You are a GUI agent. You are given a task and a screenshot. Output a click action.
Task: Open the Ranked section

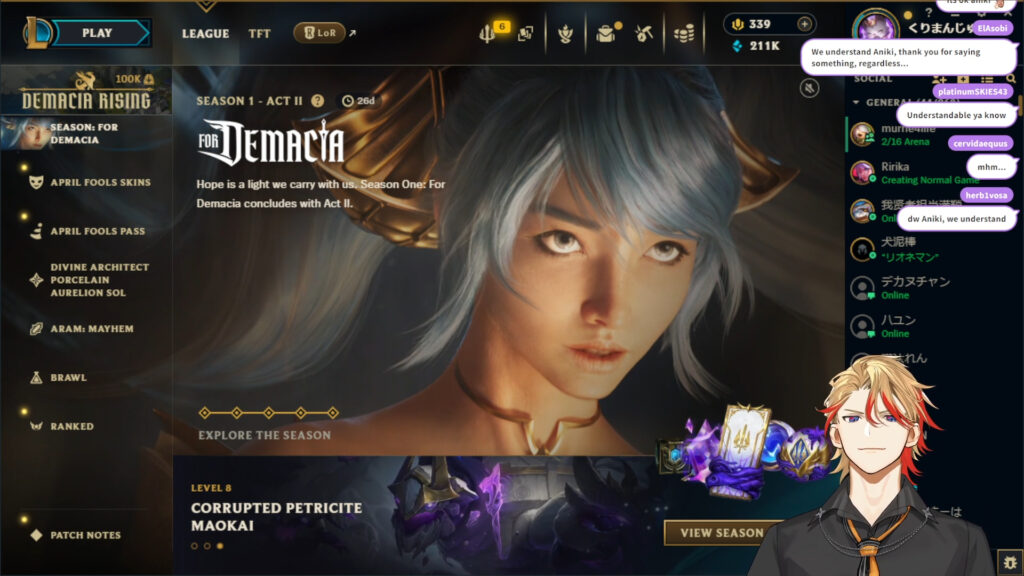click(x=72, y=426)
